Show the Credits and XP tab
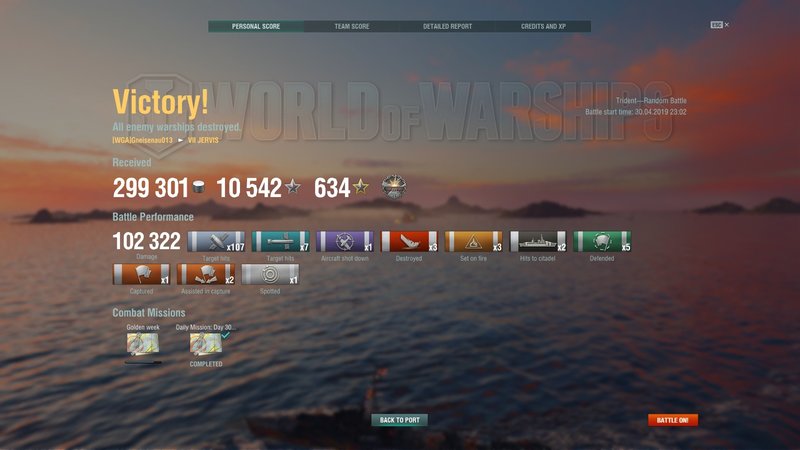Image resolution: width=800 pixels, height=450 pixels. click(x=543, y=27)
